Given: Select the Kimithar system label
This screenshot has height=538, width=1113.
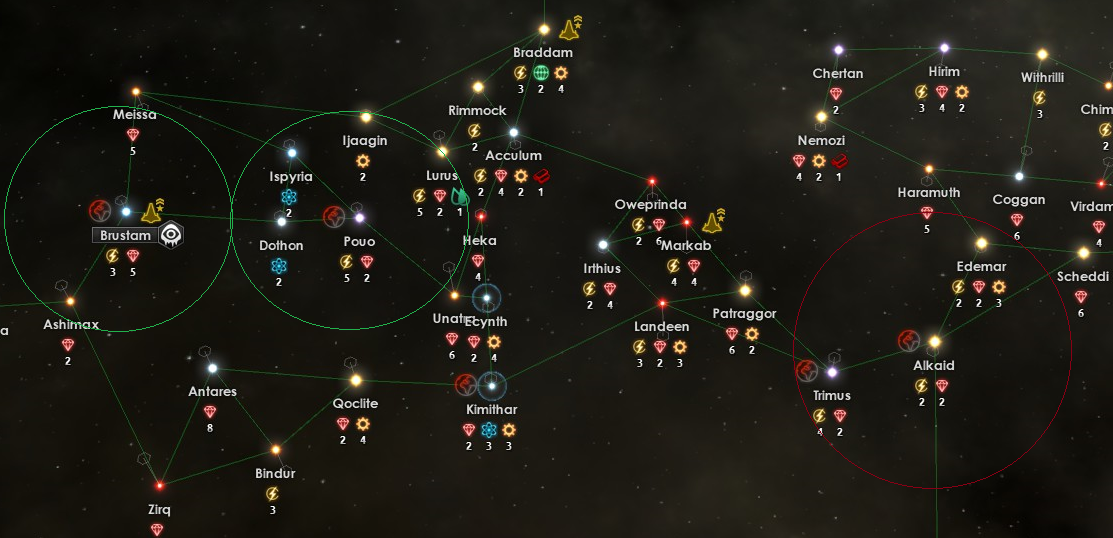Looking at the screenshot, I should (x=492, y=410).
